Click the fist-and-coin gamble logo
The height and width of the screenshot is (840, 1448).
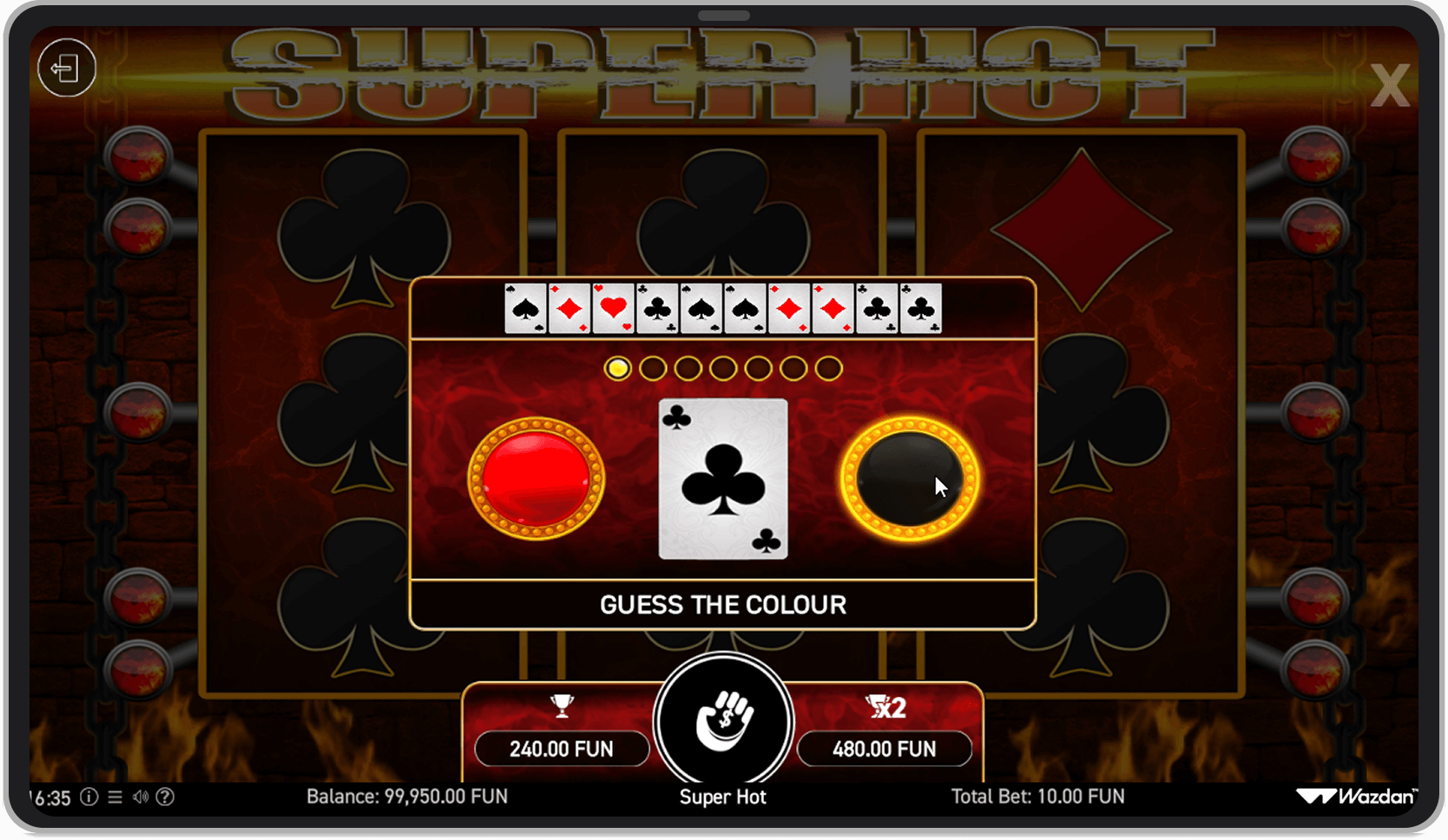(723, 720)
